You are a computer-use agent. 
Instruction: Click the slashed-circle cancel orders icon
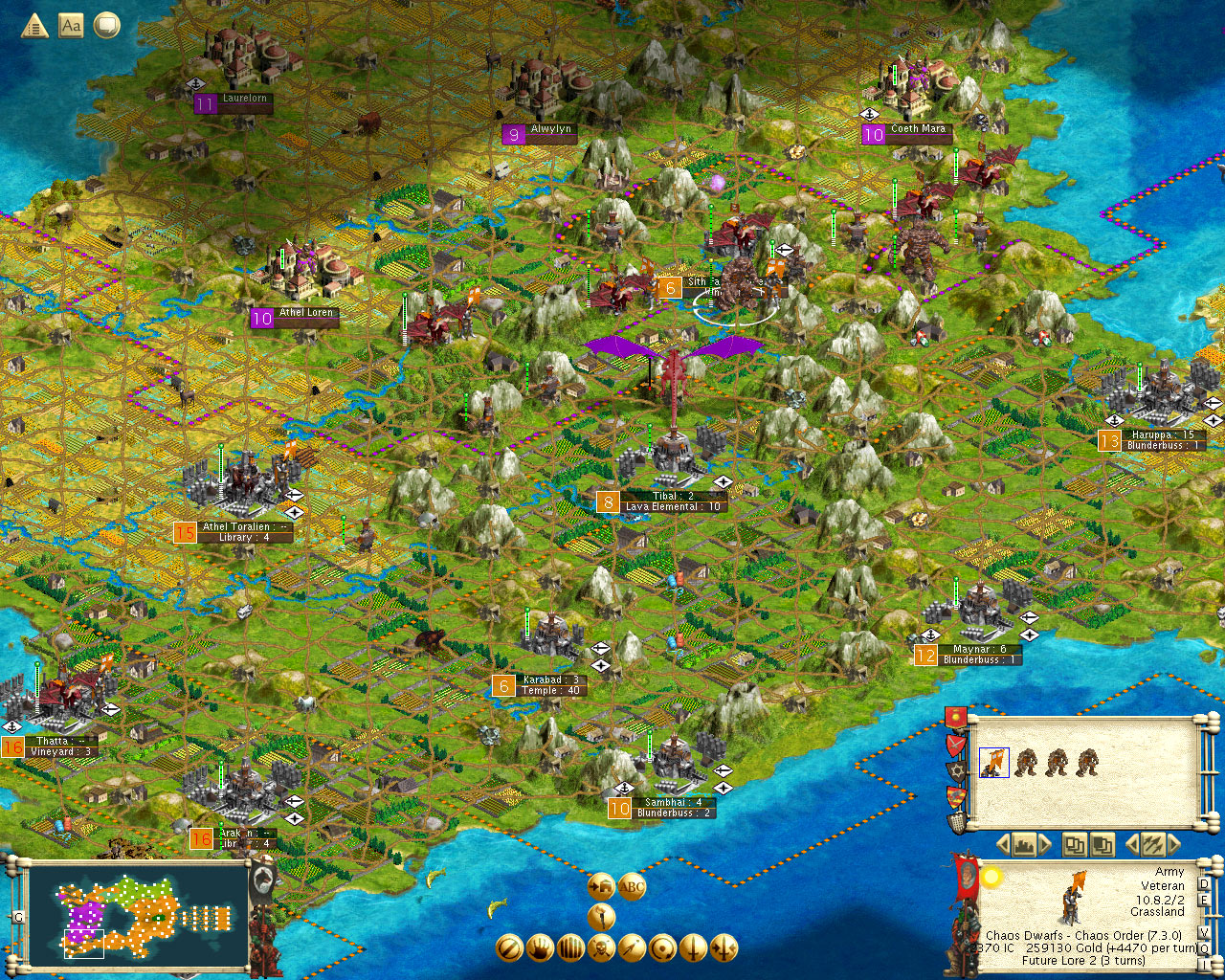click(x=509, y=947)
